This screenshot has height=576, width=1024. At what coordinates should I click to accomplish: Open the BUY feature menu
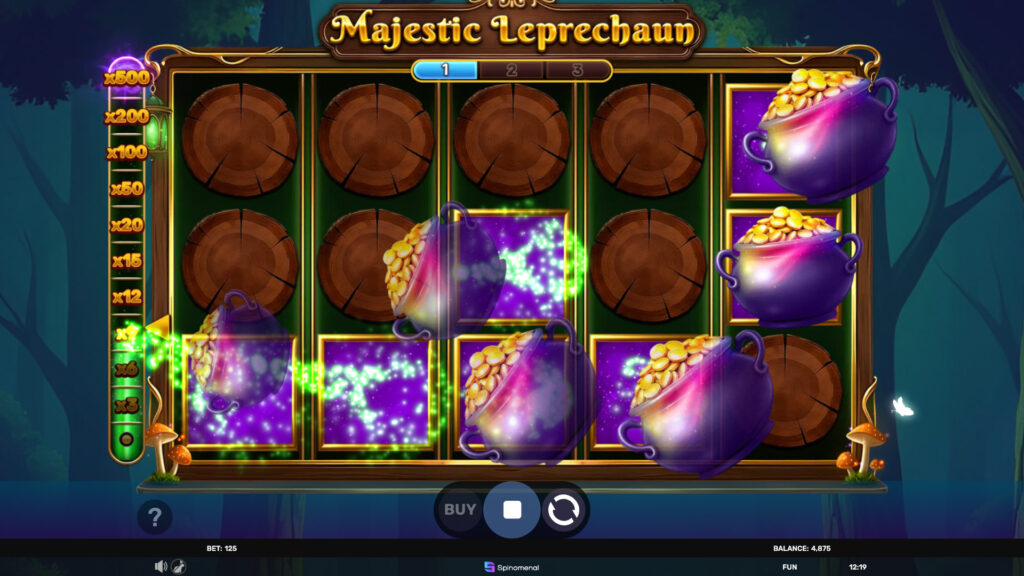click(460, 510)
